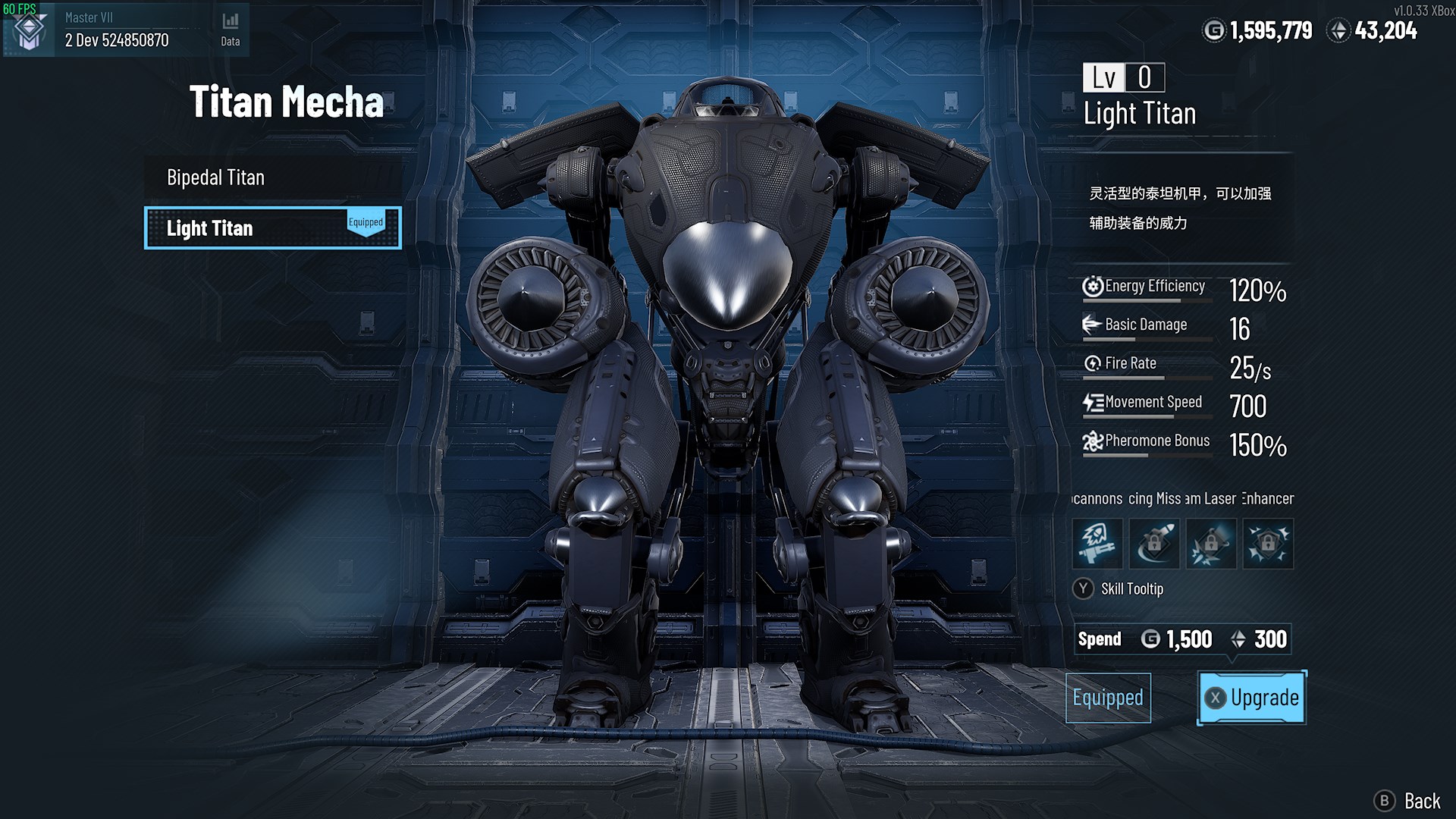Click the locked Enhancer skill icon
Image resolution: width=1456 pixels, height=819 pixels.
pyautogui.click(x=1268, y=544)
